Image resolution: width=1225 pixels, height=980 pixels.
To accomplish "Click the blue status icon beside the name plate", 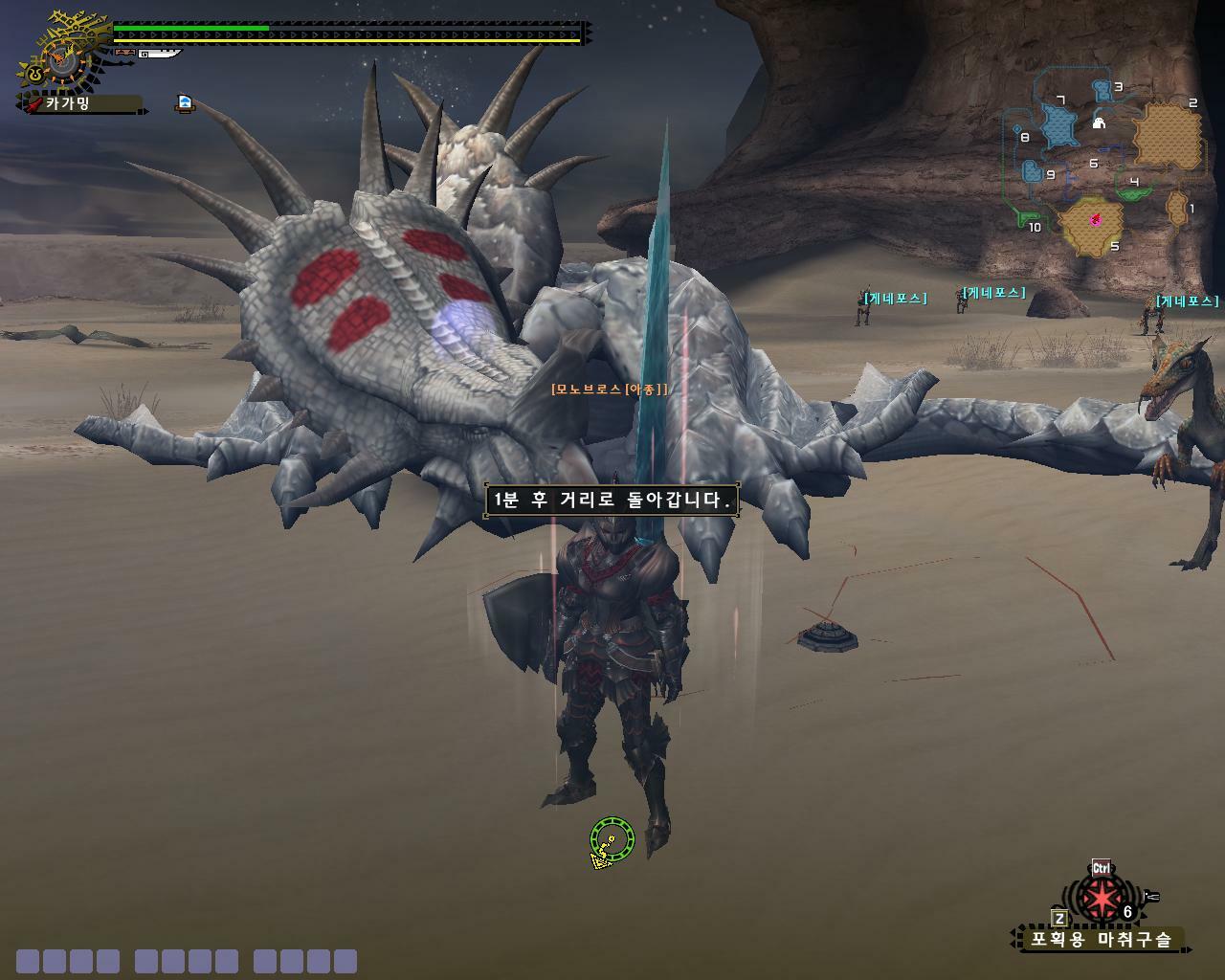I will pos(185,102).
